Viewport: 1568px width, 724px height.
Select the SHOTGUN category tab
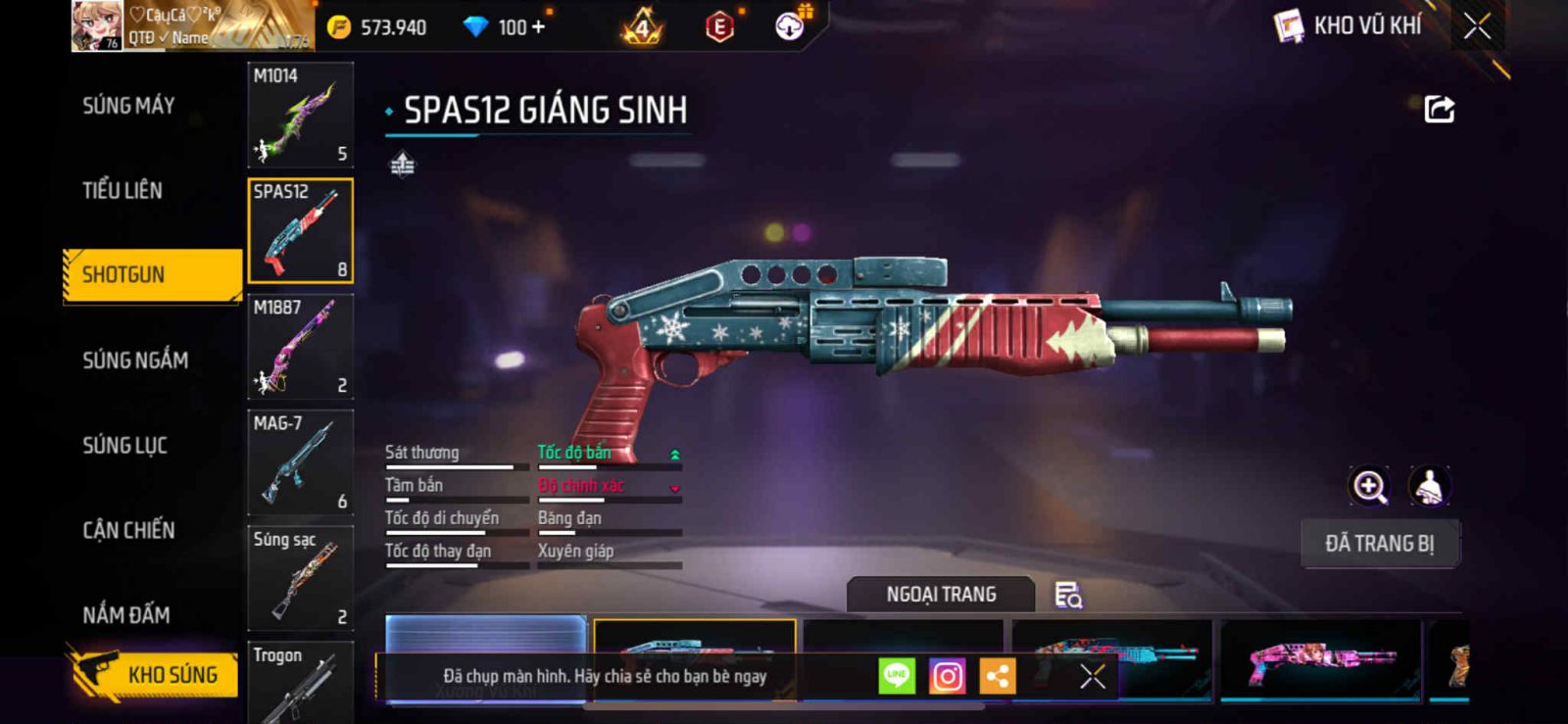tap(152, 275)
